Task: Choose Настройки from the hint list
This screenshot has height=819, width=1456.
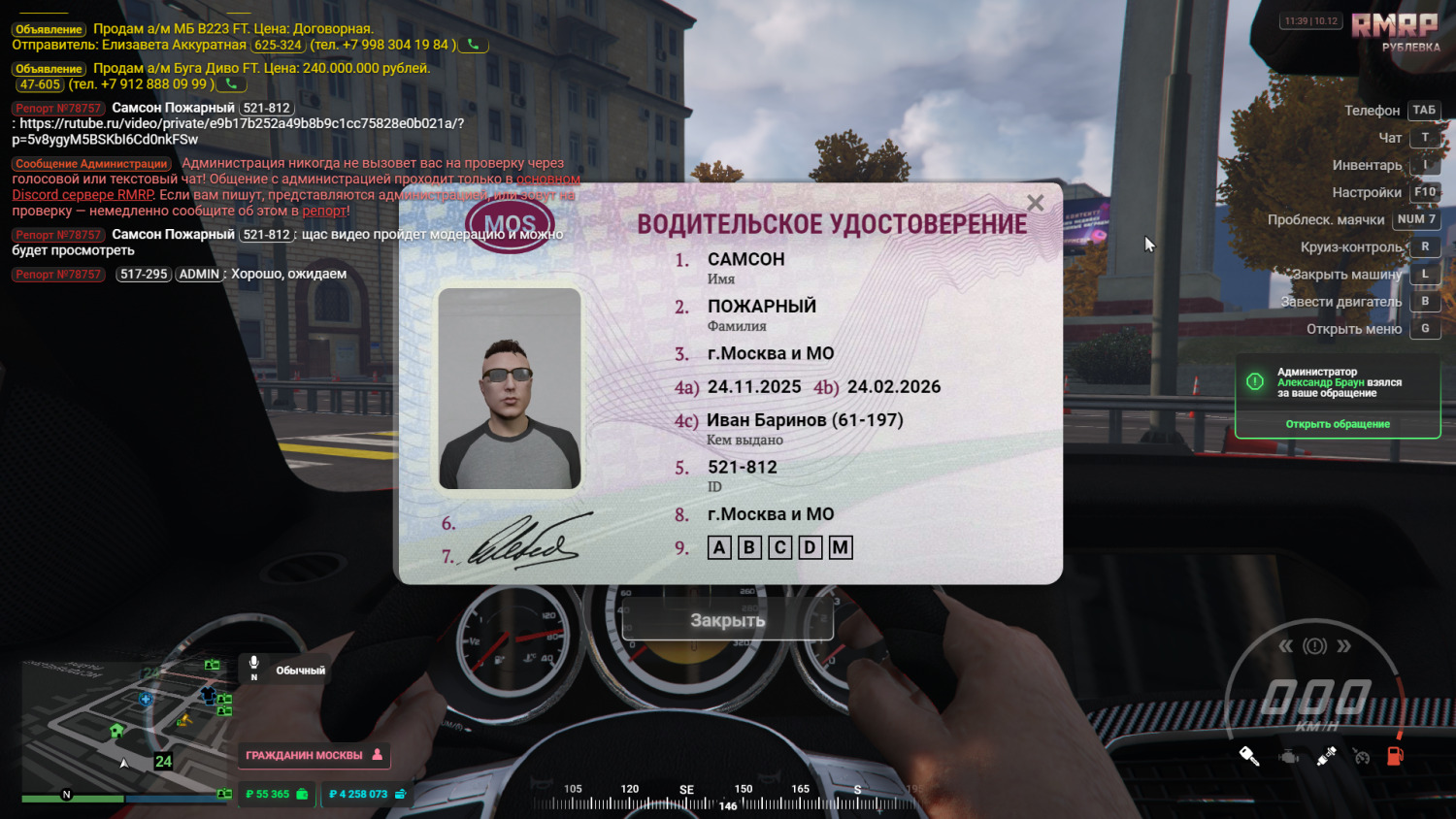Action: [x=1367, y=192]
